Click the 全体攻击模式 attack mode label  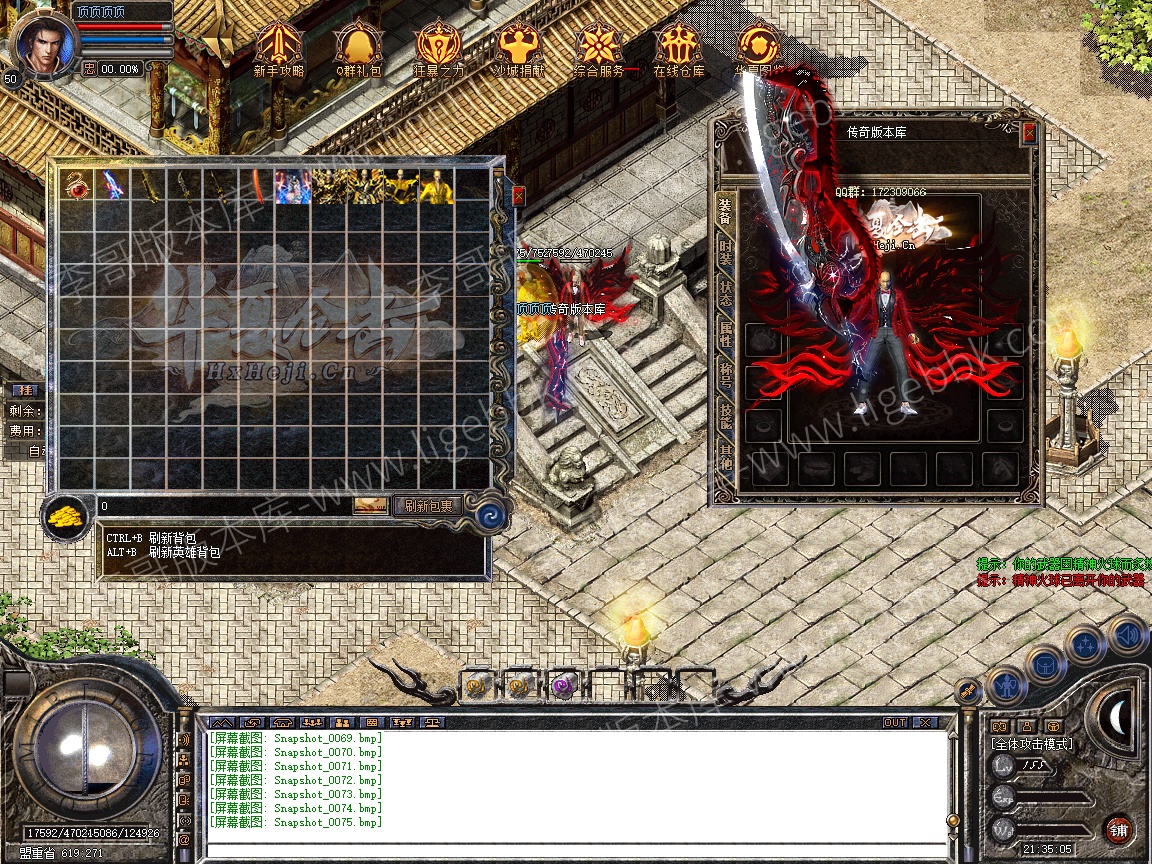pos(1032,744)
